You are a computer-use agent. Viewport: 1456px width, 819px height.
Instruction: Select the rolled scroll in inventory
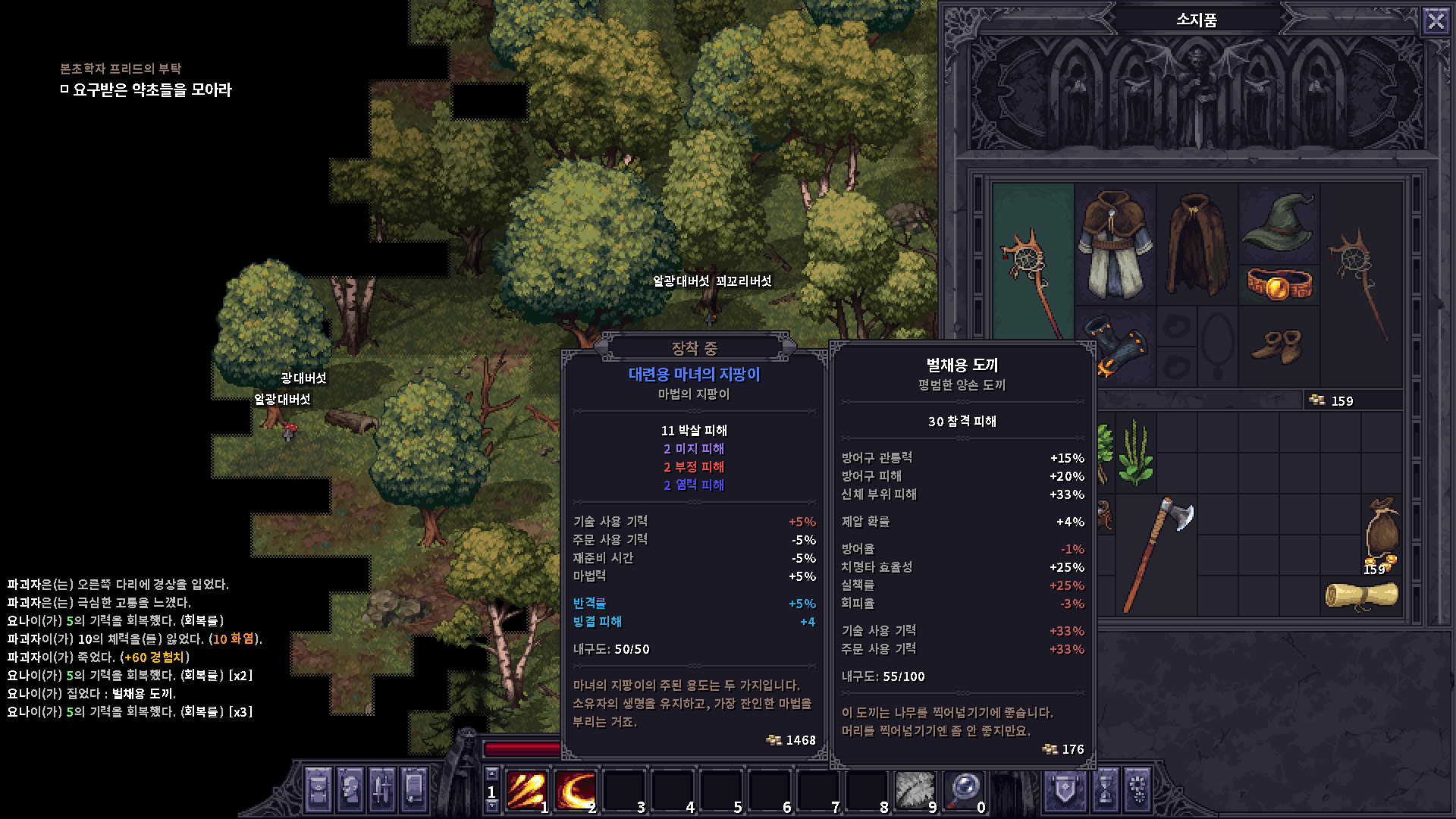pos(1361,596)
